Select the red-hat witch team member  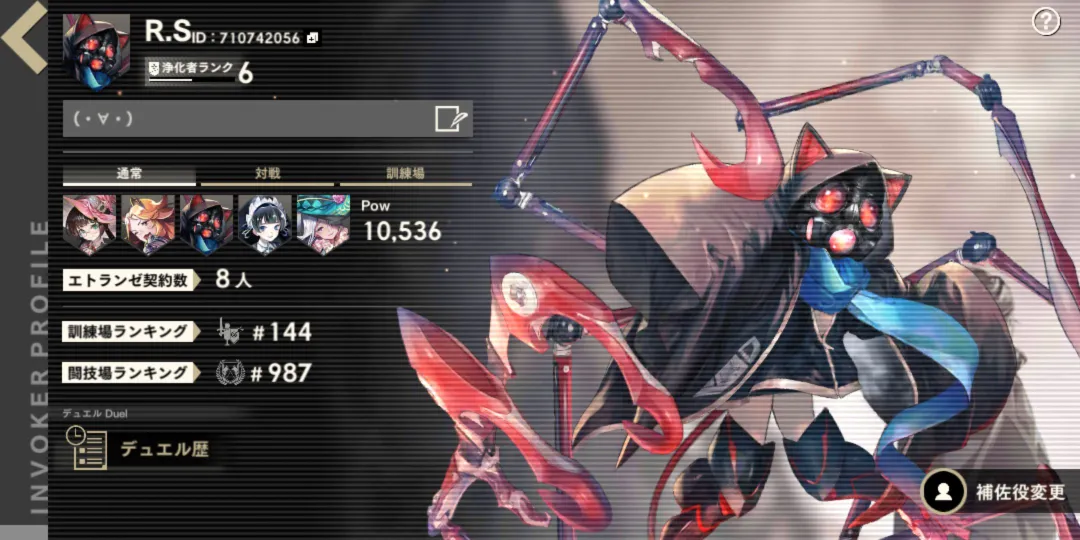pyautogui.click(x=89, y=224)
